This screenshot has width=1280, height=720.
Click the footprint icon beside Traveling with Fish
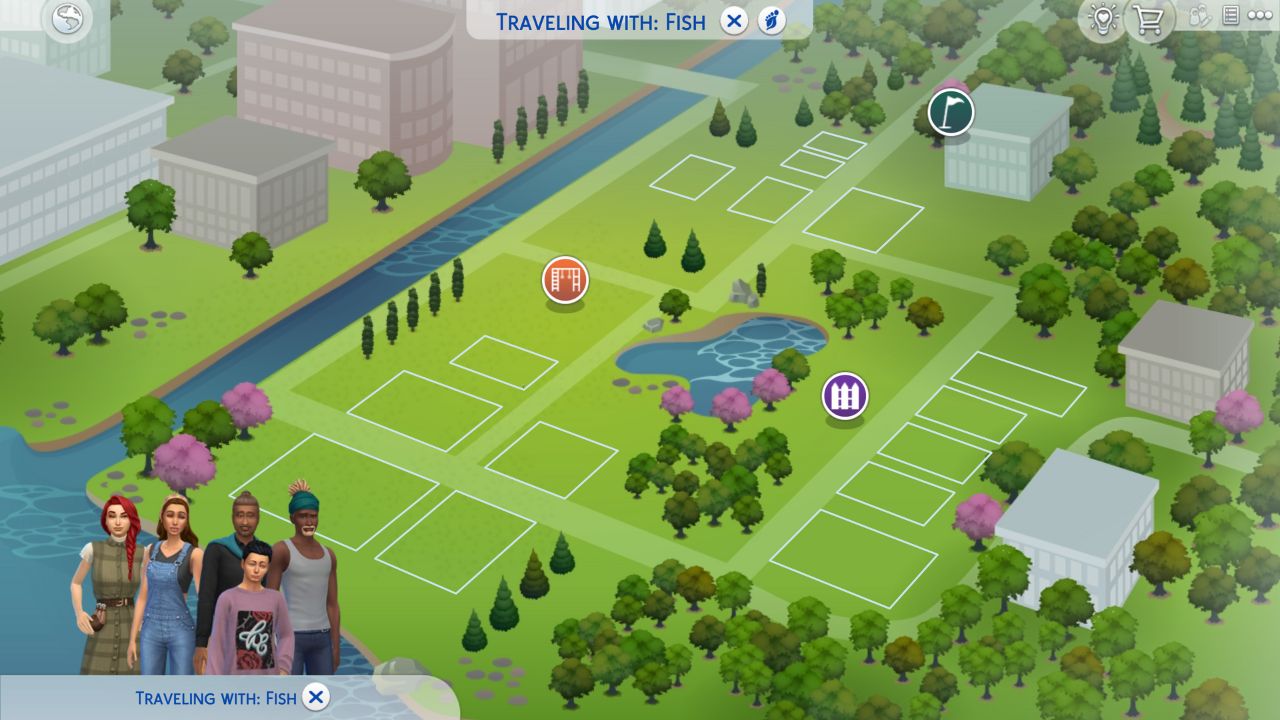(770, 20)
